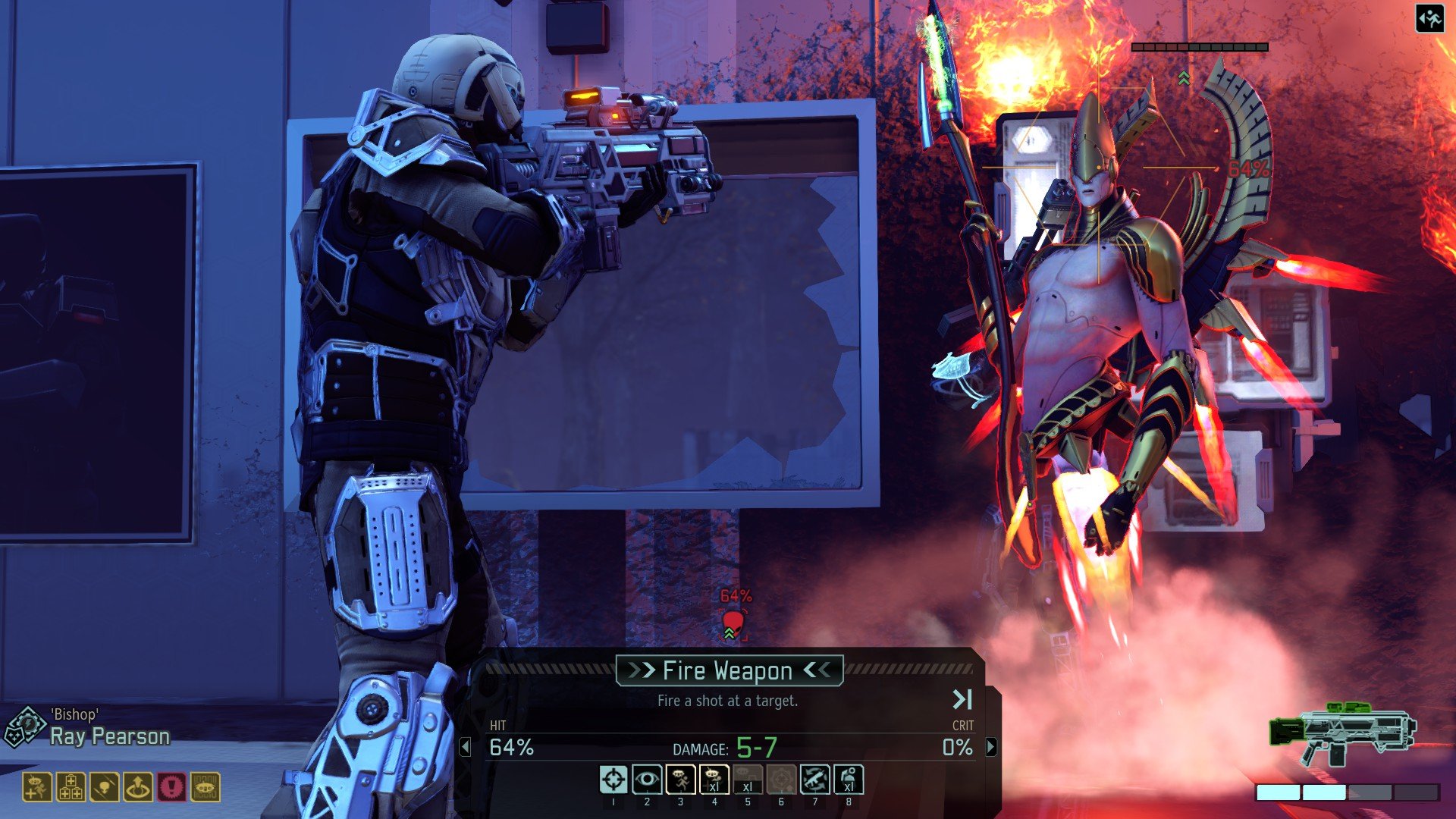Click Ray Pearson's class rank emblem
1456x819 pixels.
tap(24, 726)
